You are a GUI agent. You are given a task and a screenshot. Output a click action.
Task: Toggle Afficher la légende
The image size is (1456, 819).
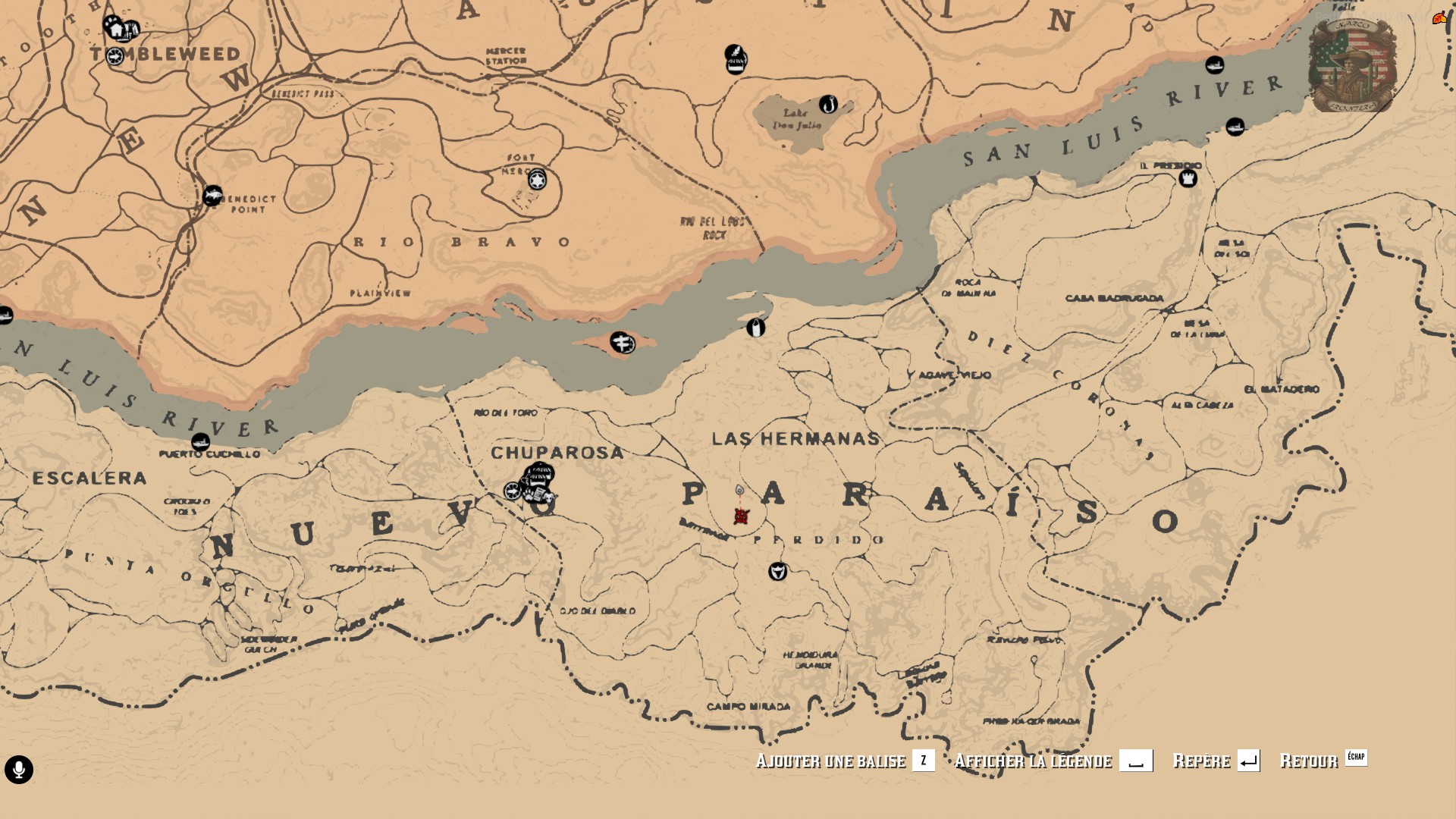pyautogui.click(x=1035, y=762)
